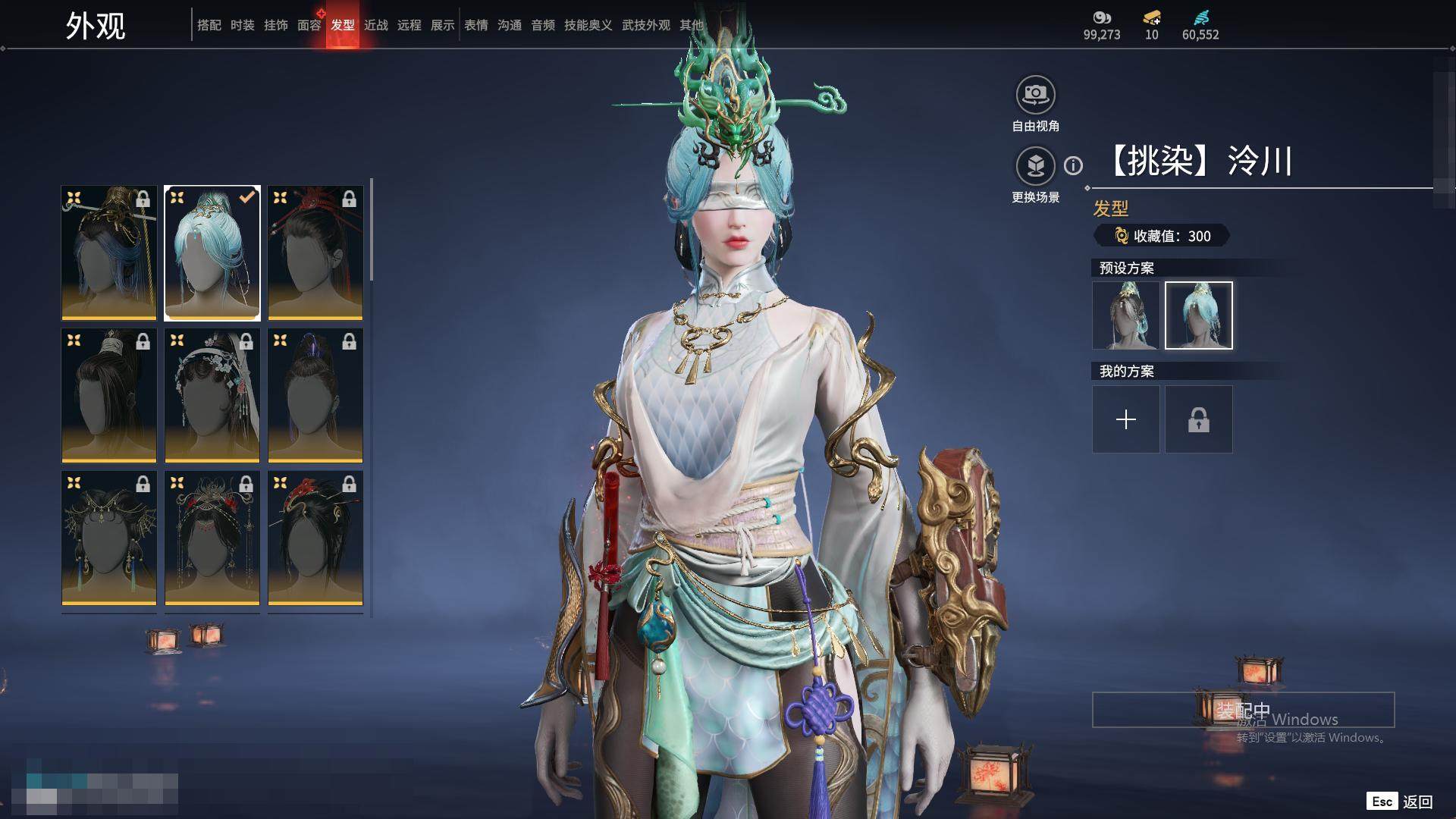Choose the locked hairstyle with white flowers

[212, 395]
